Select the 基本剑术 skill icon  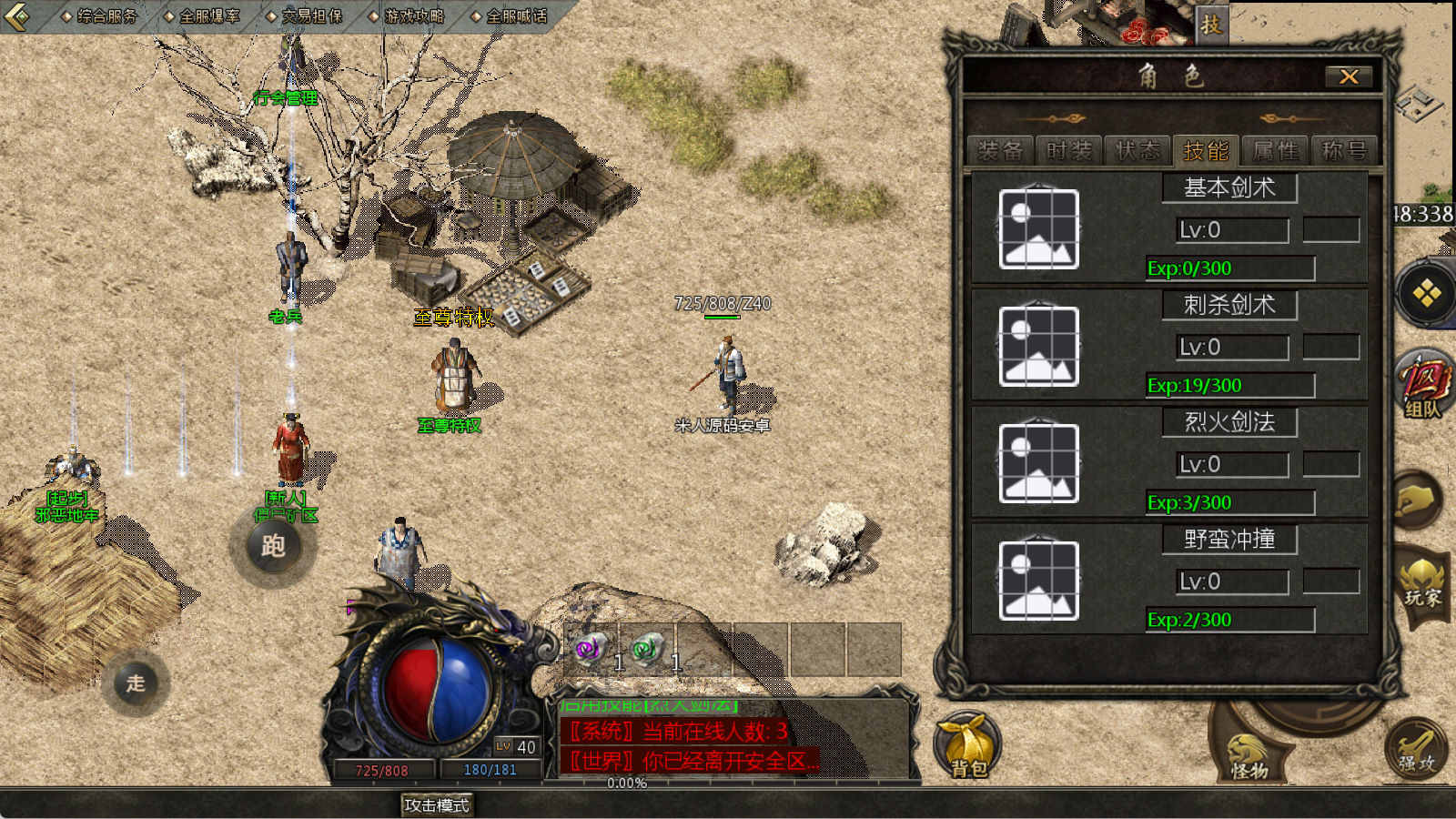[x=1038, y=229]
